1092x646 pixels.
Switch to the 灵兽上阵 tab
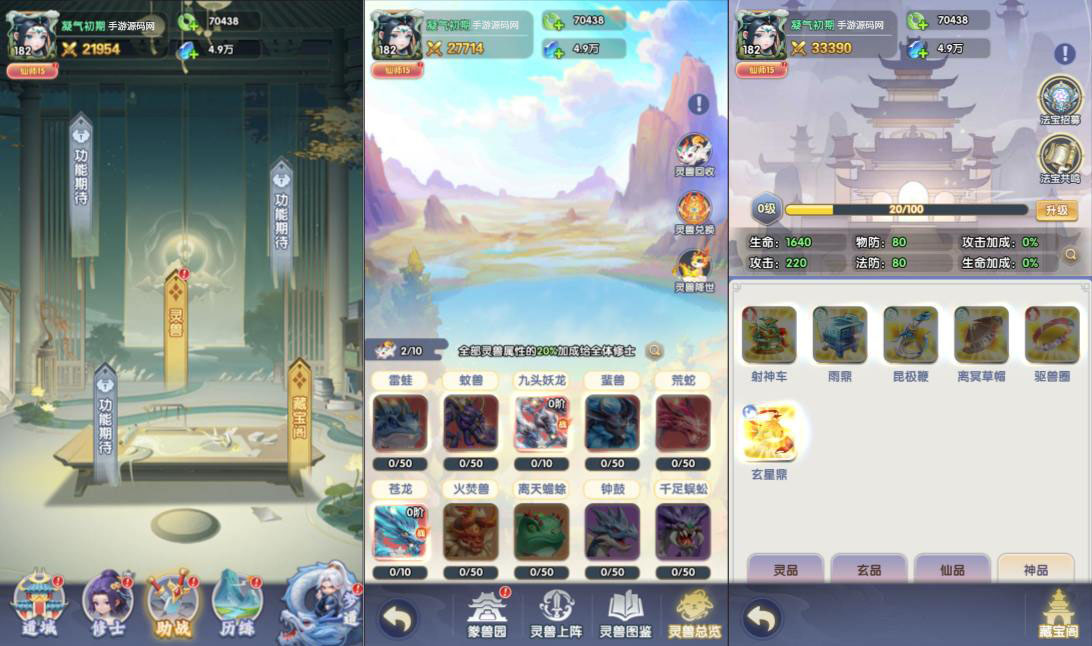point(556,613)
